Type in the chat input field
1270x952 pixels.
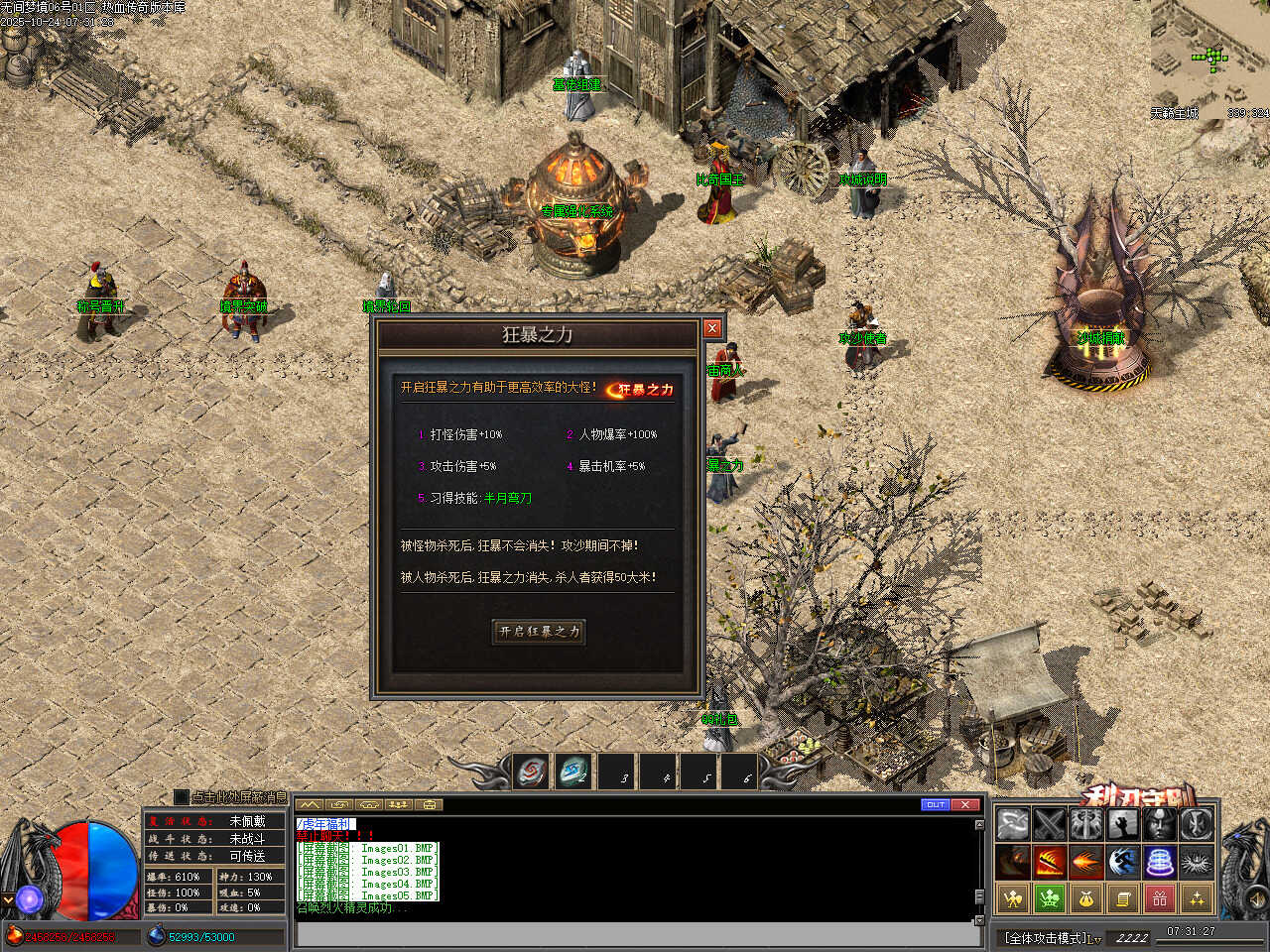(635, 934)
